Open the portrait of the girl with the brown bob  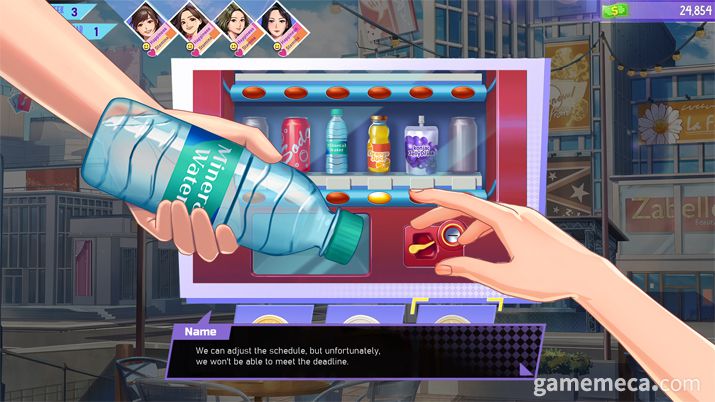[143, 20]
